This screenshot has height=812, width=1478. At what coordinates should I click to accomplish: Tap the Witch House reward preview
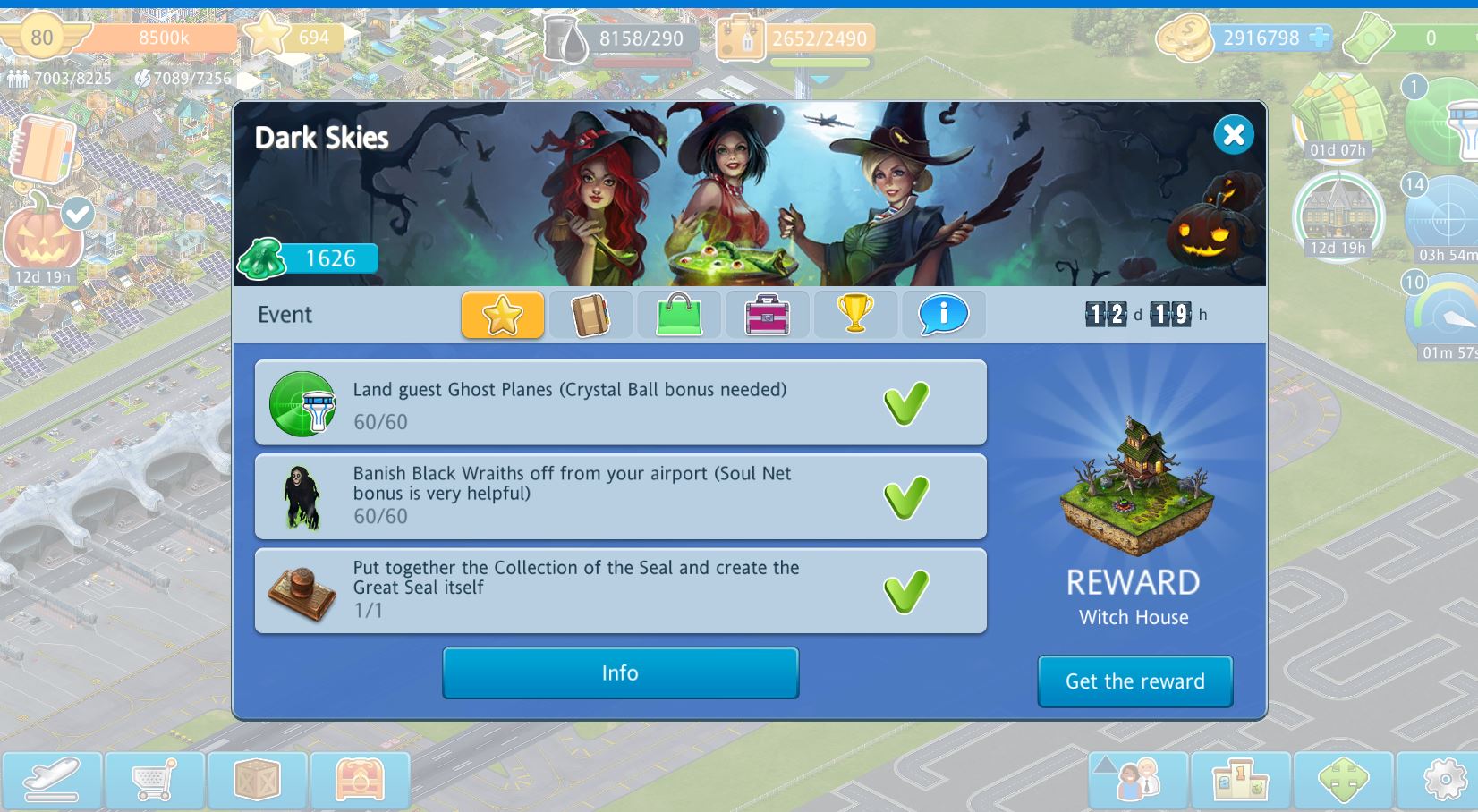click(x=1134, y=486)
